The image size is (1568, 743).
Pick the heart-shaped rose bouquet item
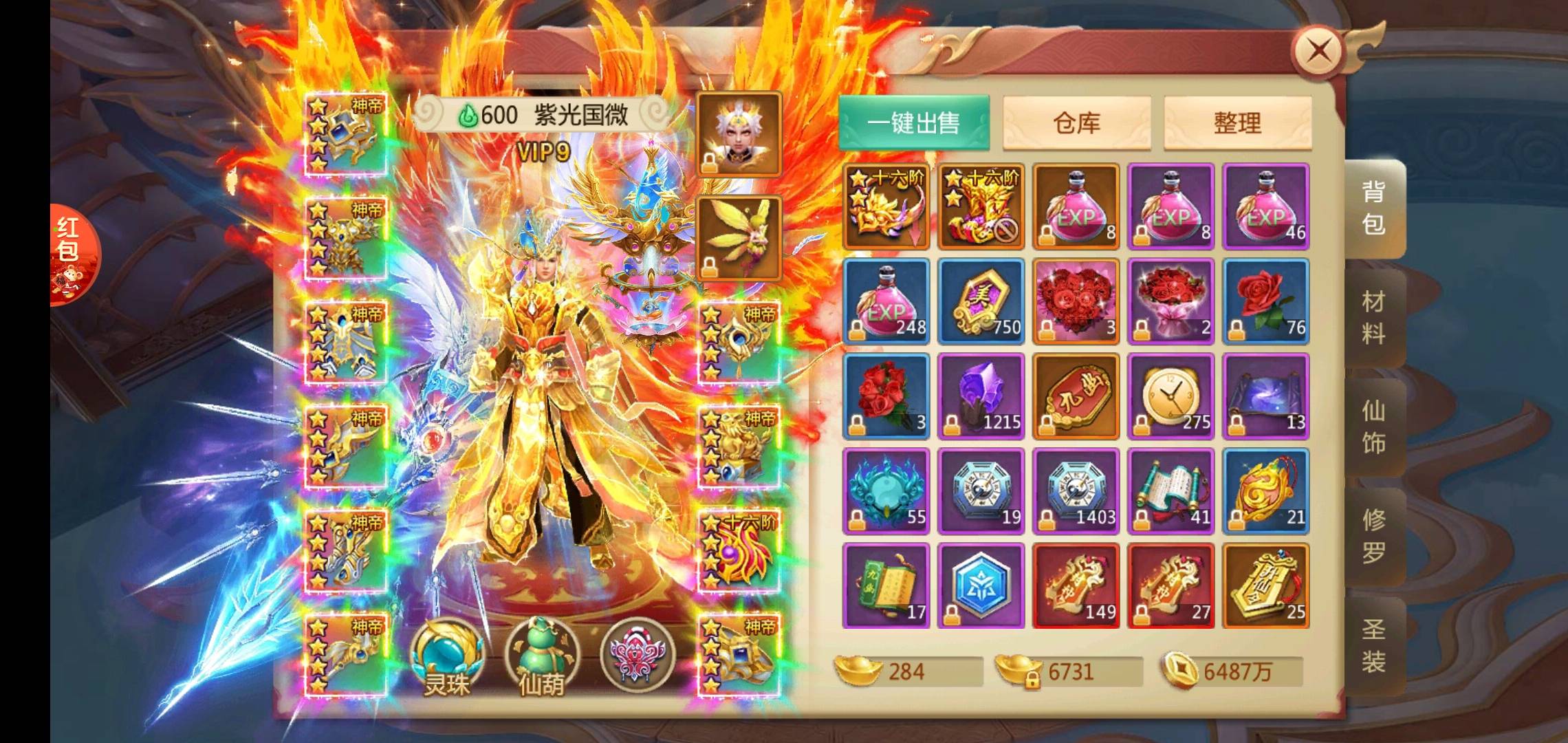[1076, 301]
